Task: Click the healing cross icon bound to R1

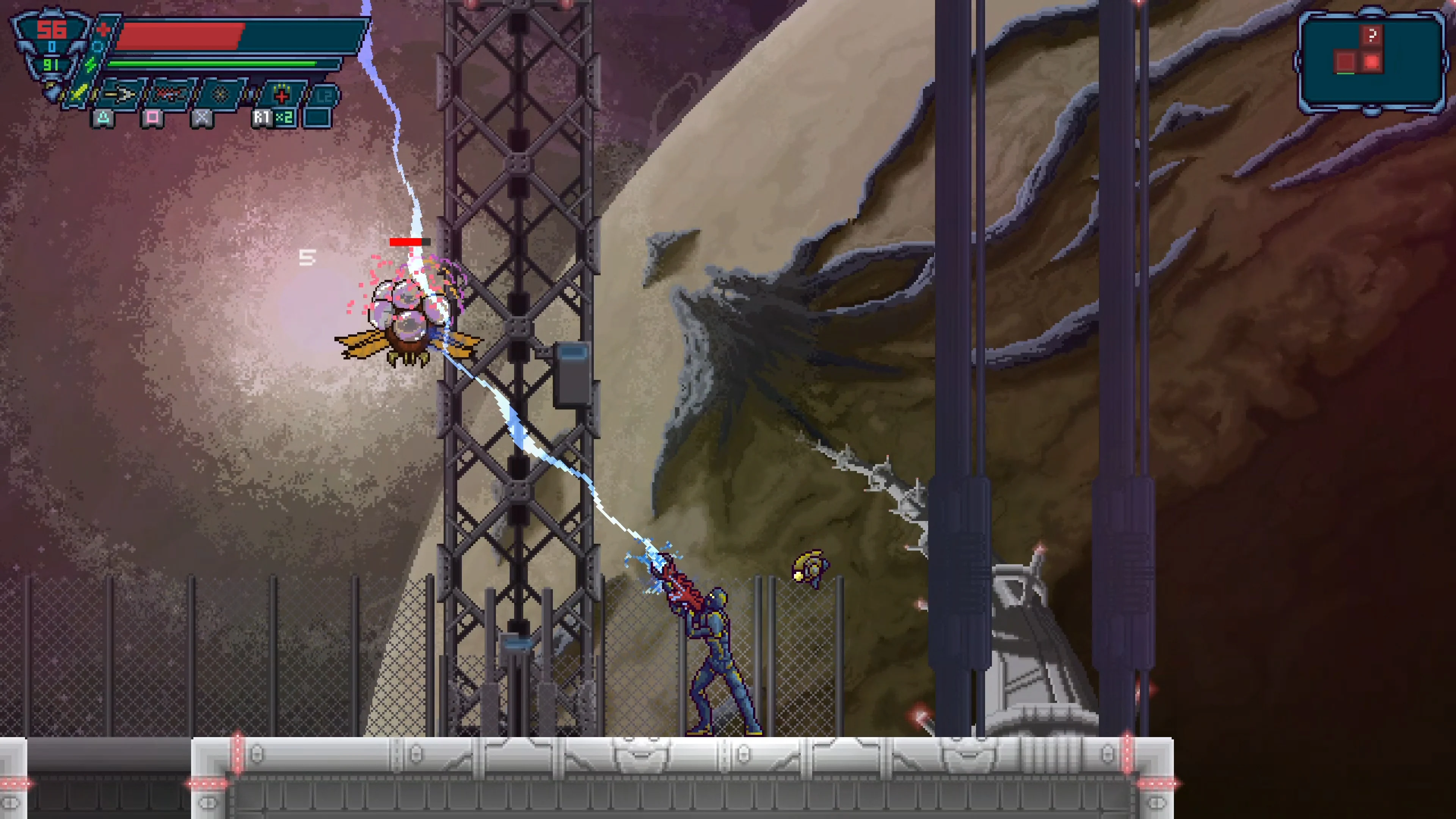Action: click(282, 96)
